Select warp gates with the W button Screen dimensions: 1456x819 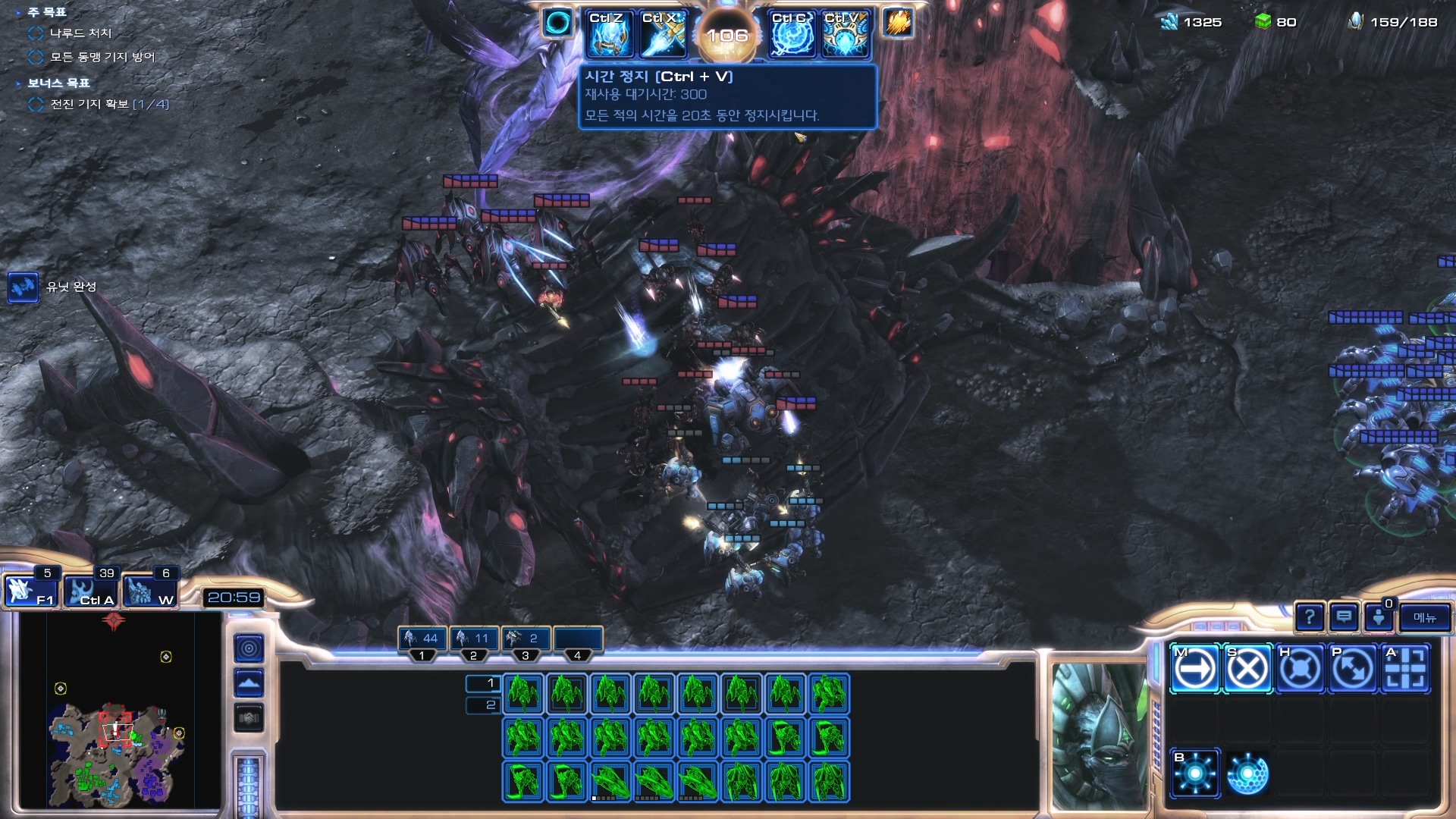pyautogui.click(x=149, y=591)
